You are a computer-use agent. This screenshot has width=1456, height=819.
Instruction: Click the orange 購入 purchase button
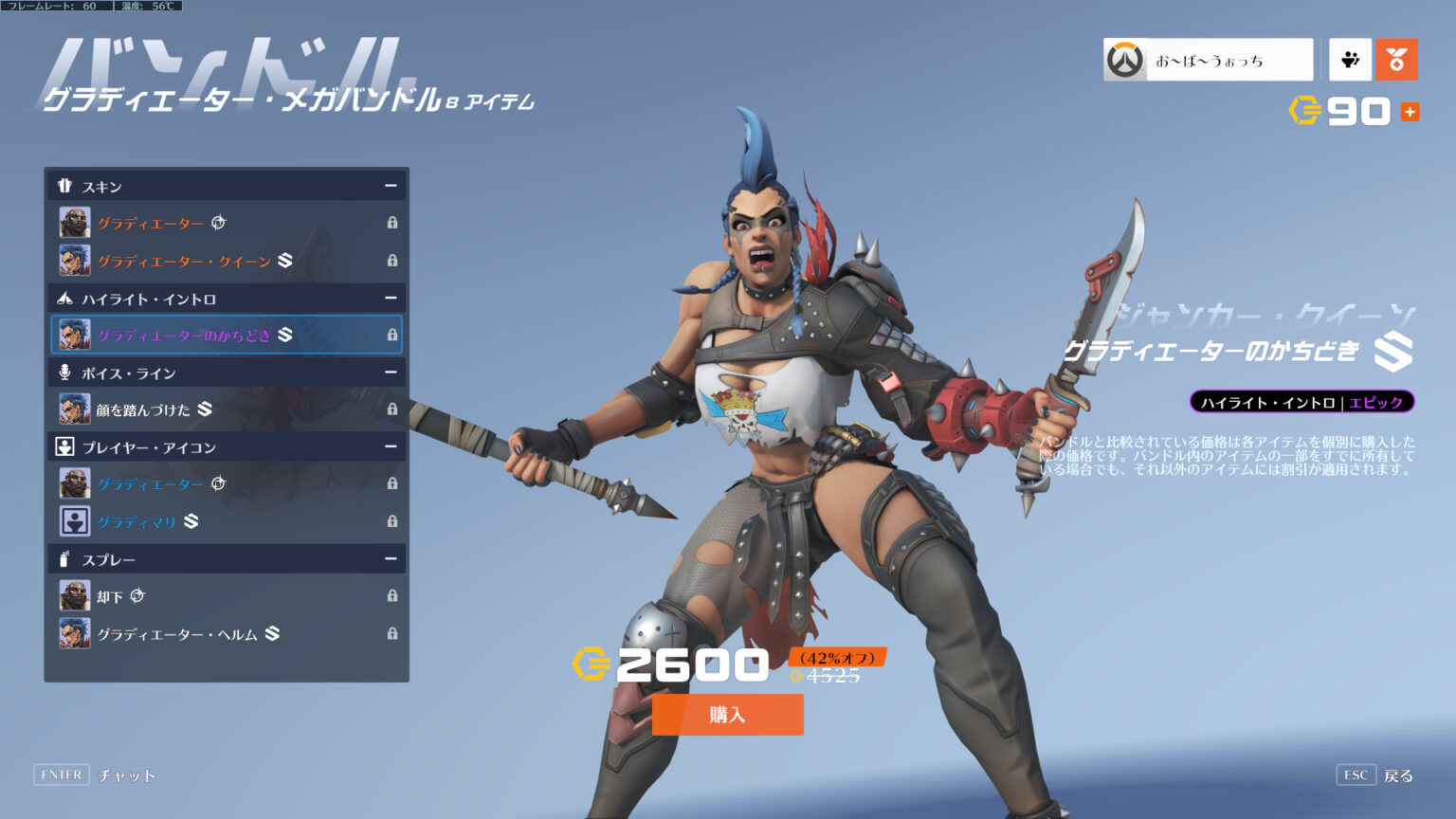click(727, 715)
